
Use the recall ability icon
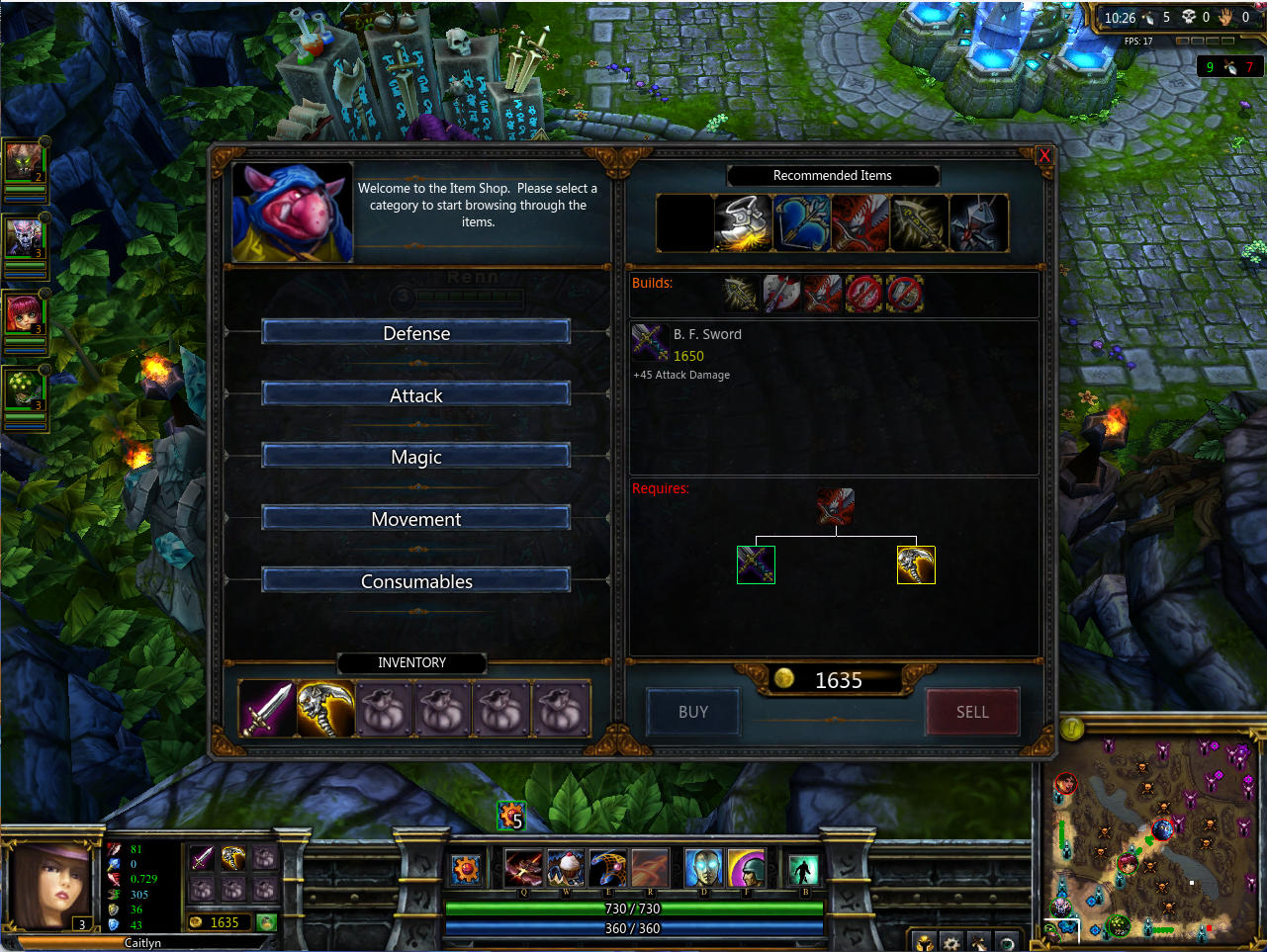pyautogui.click(x=801, y=869)
